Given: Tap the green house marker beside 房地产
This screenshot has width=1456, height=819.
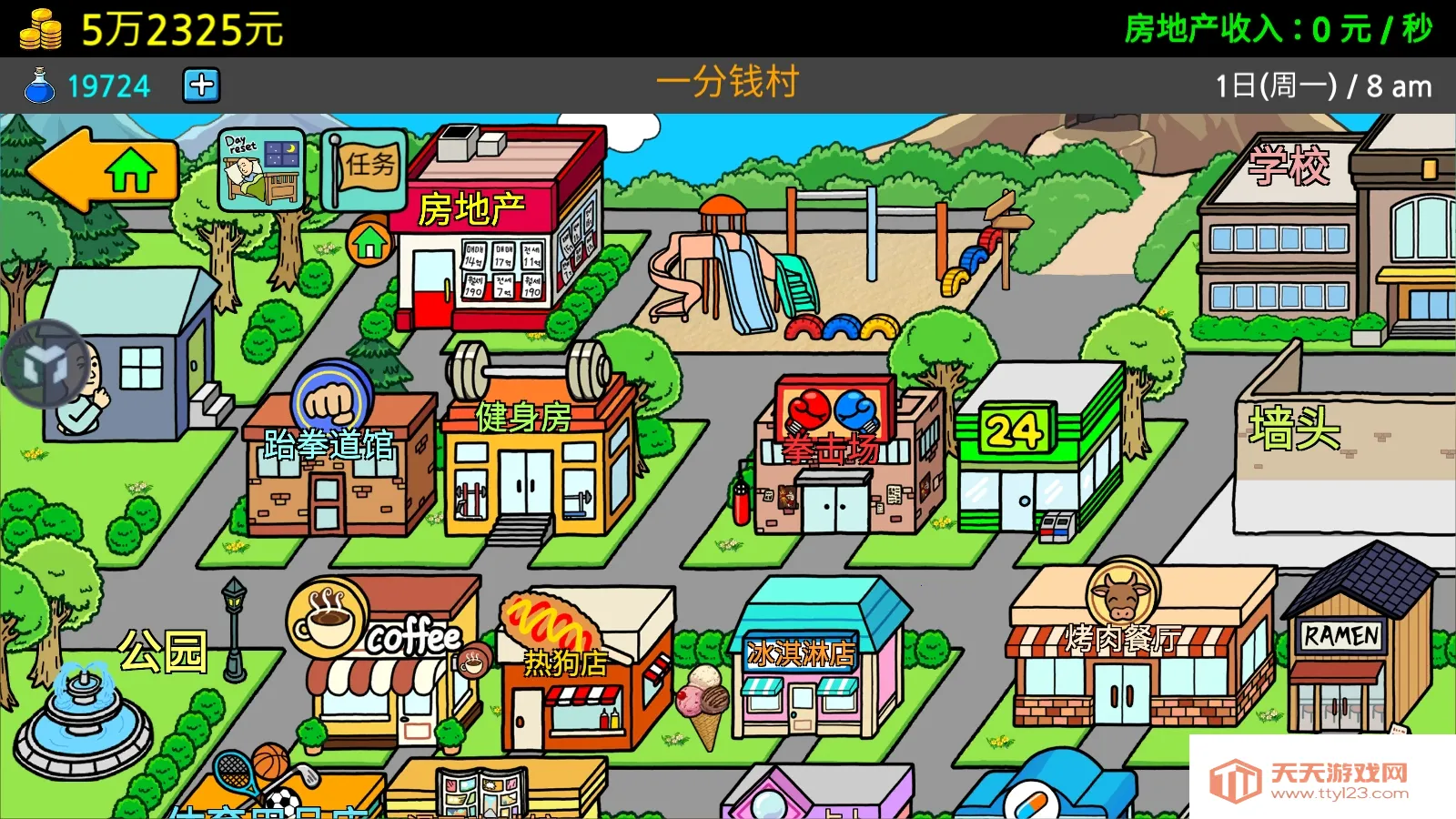Looking at the screenshot, I should pyautogui.click(x=368, y=244).
